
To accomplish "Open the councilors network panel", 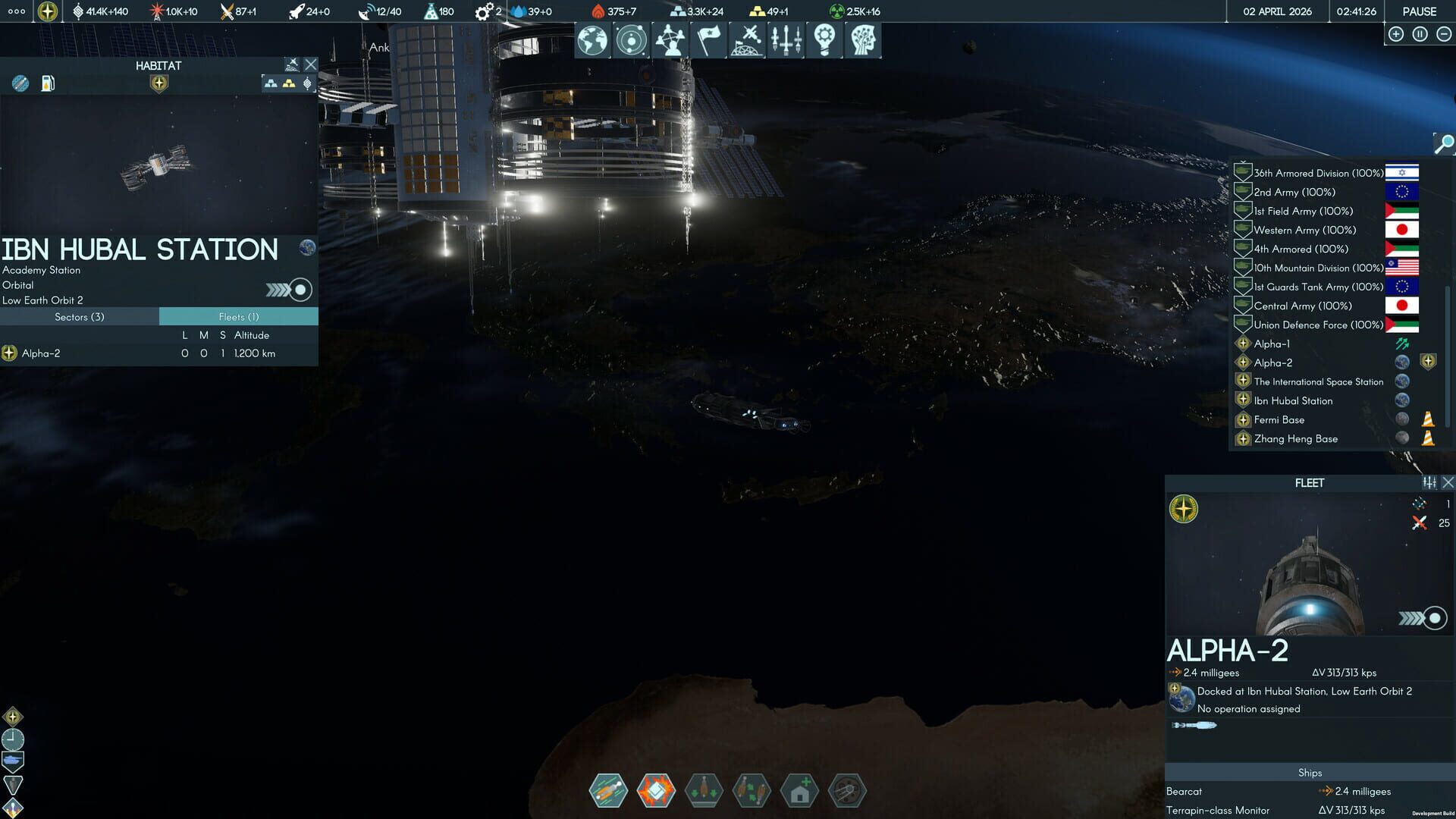I will pyautogui.click(x=670, y=39).
